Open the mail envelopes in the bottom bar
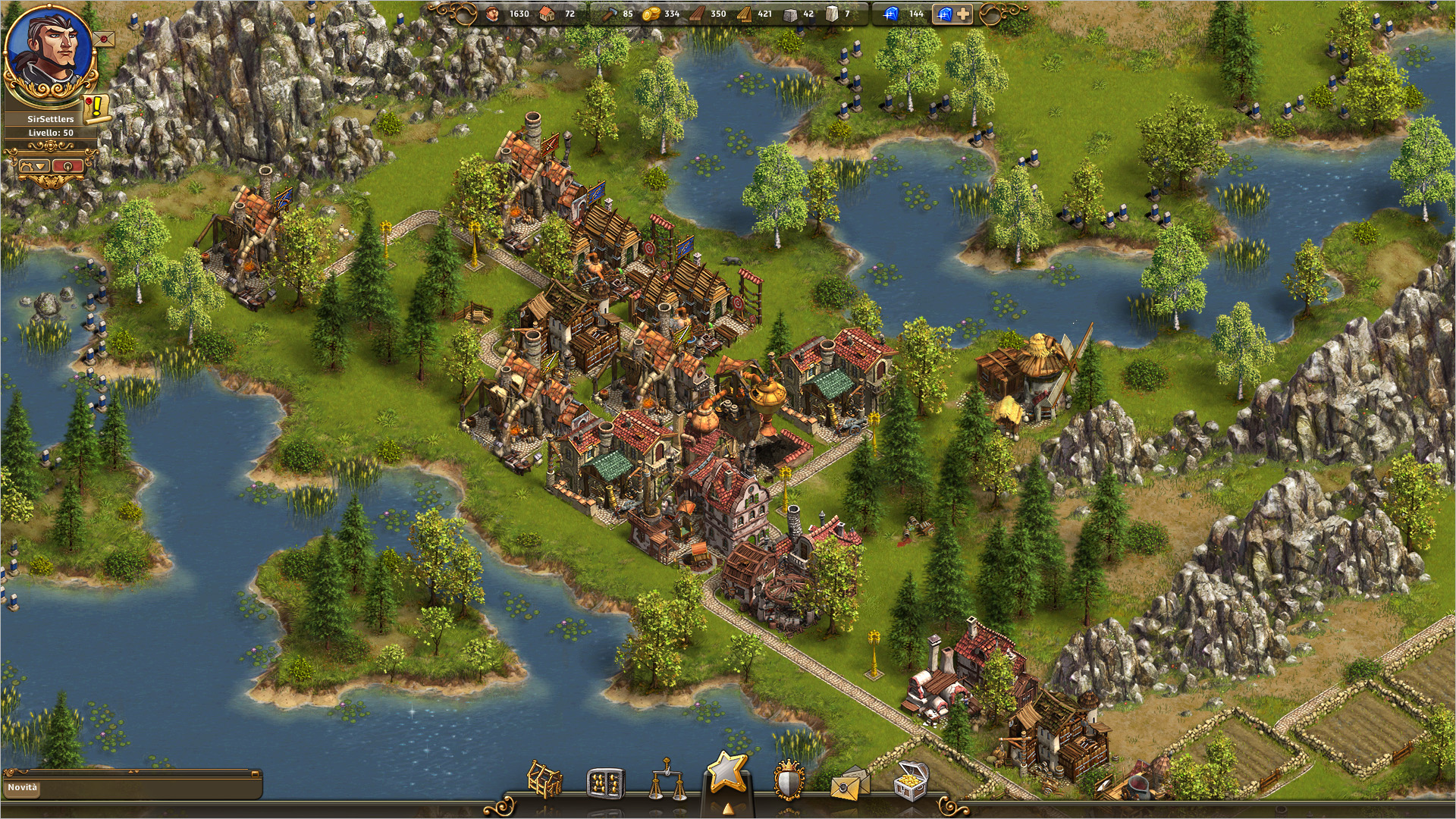The width and height of the screenshot is (1456, 819). [849, 783]
